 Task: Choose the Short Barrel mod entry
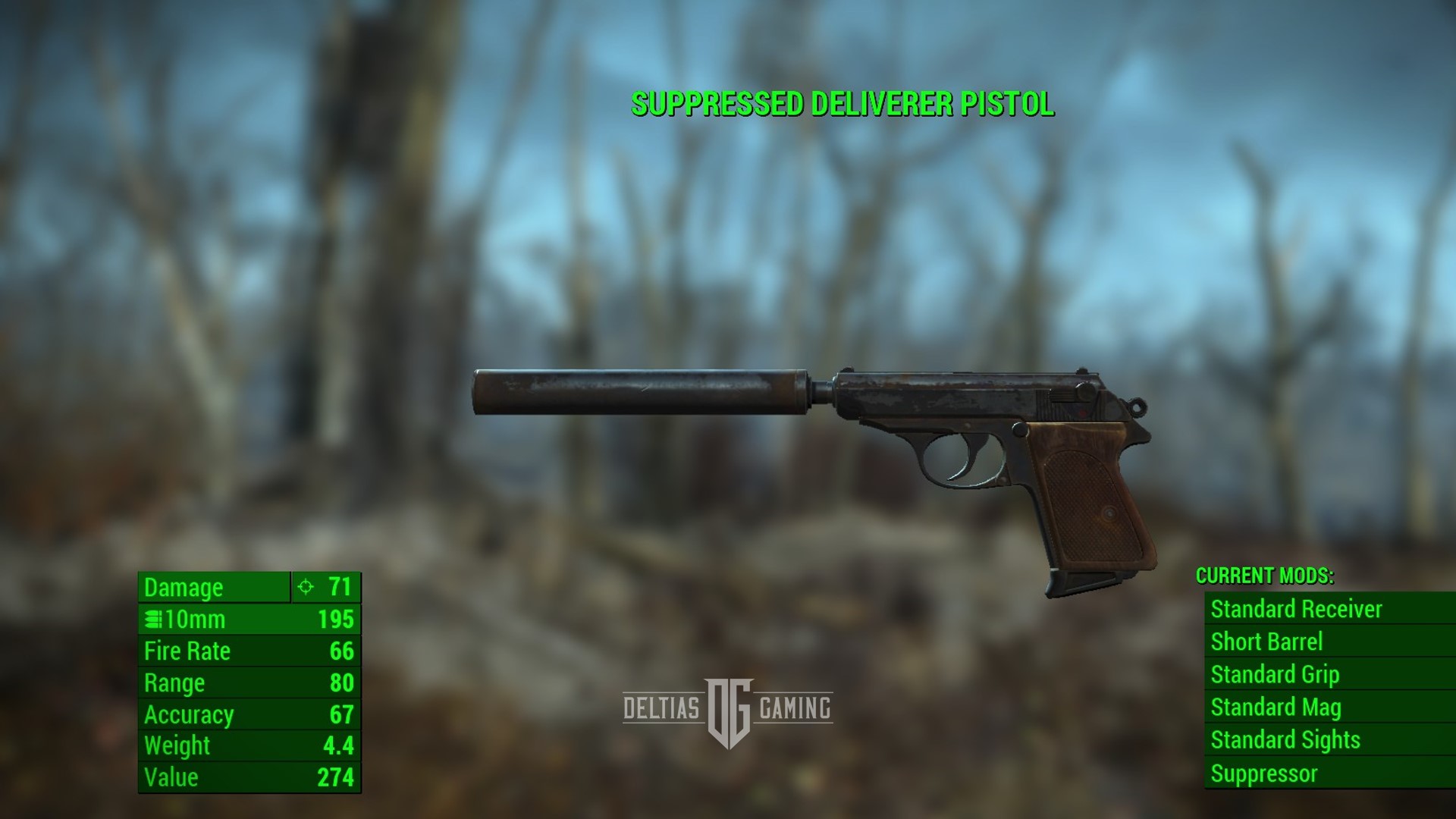tap(1266, 642)
